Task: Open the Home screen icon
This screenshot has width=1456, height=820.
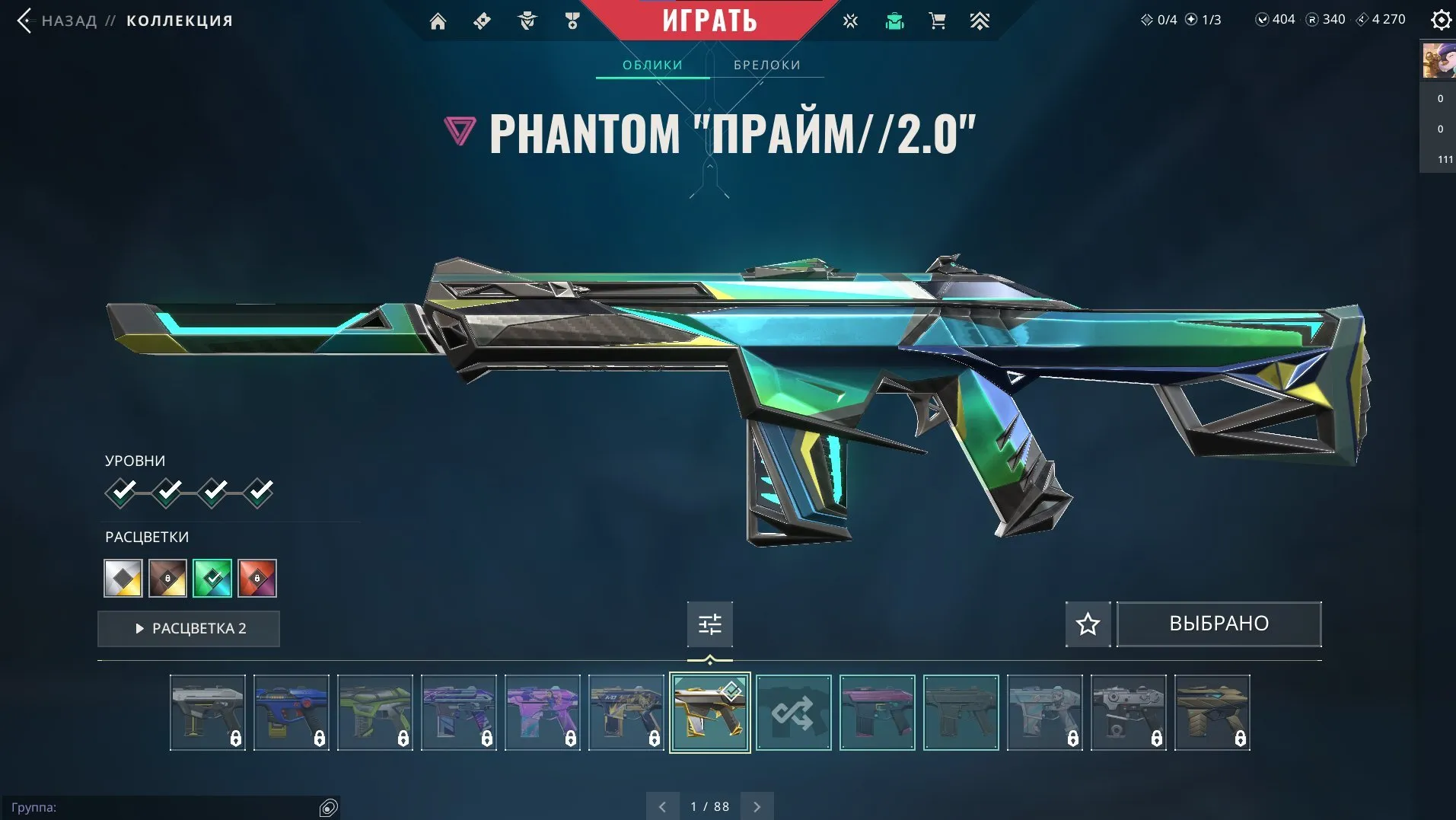Action: [438, 21]
